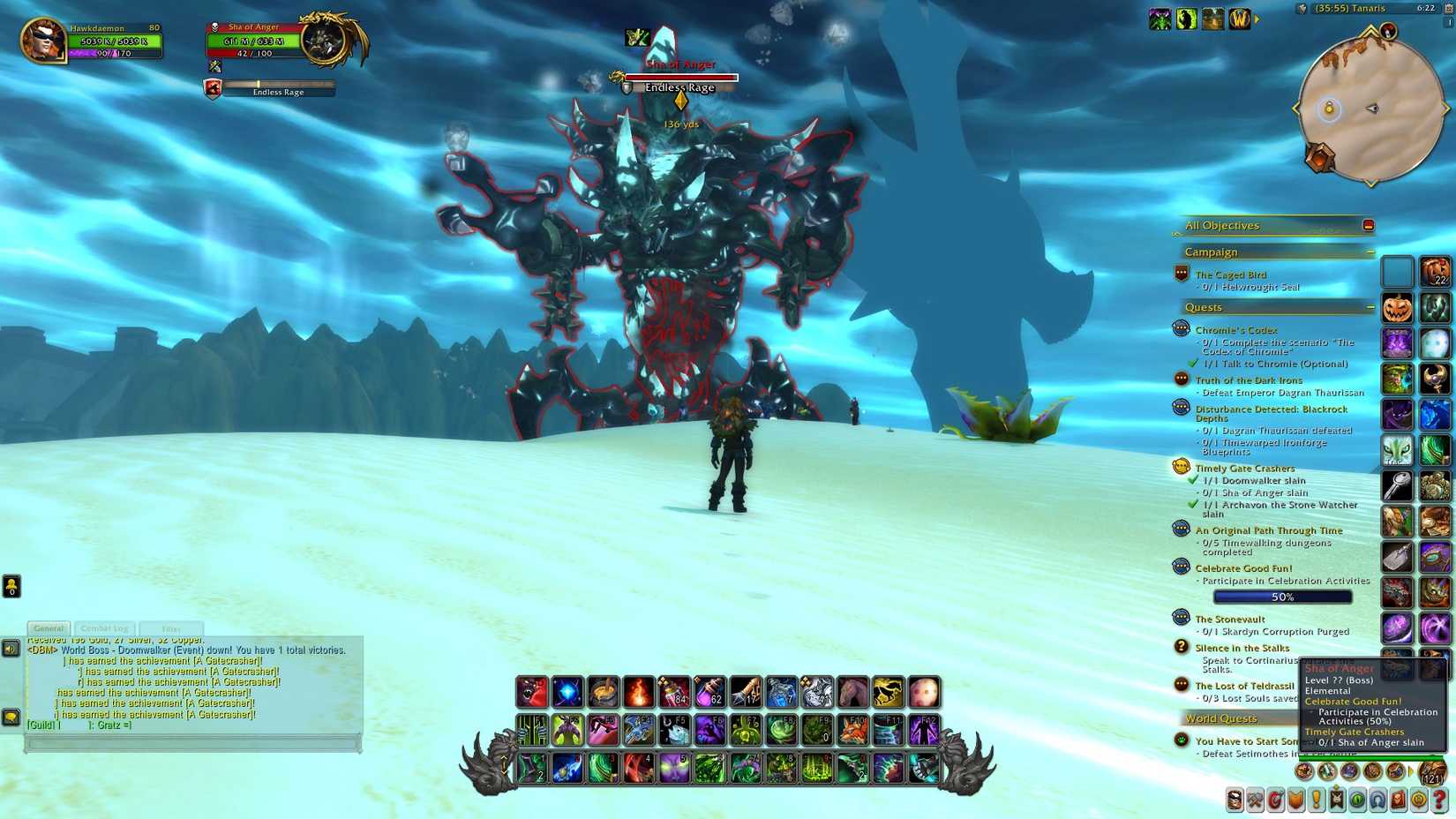Open the in-game Shop coin icon
The width and height of the screenshot is (1456, 819).
1419,800
